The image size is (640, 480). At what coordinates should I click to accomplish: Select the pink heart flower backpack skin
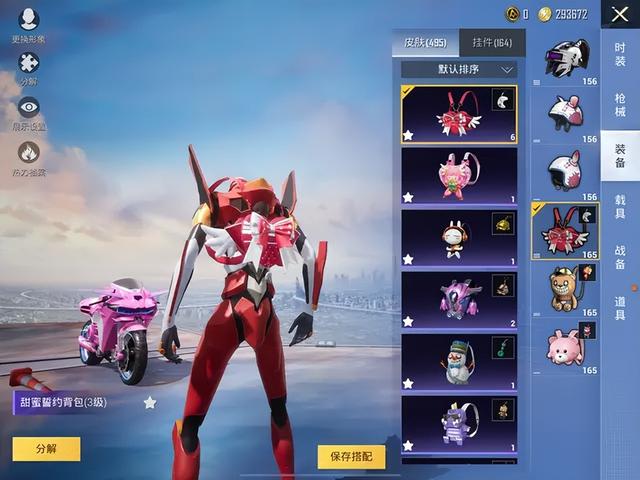pos(459,176)
